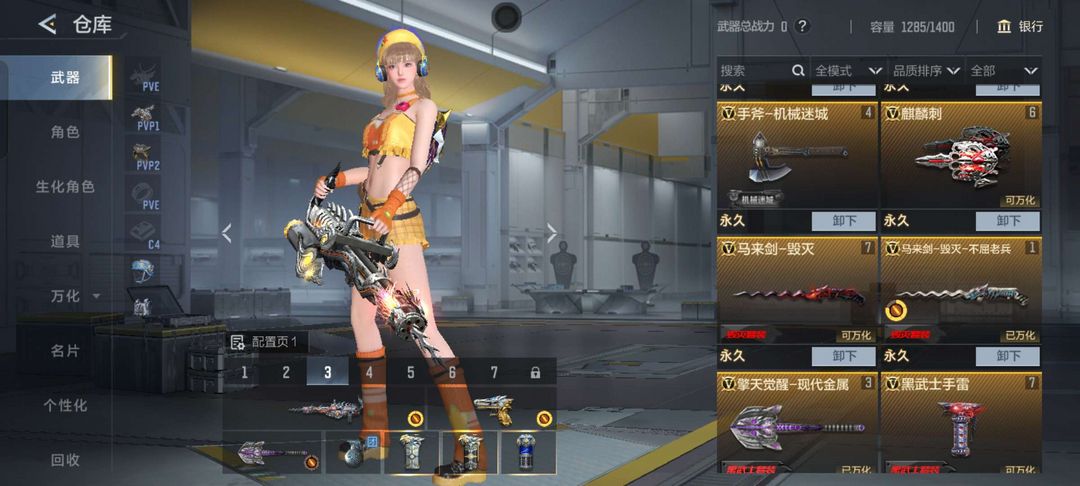Choose the 手斧-机械迷城 axe card
This screenshot has height=486, width=1080.
coord(797,155)
